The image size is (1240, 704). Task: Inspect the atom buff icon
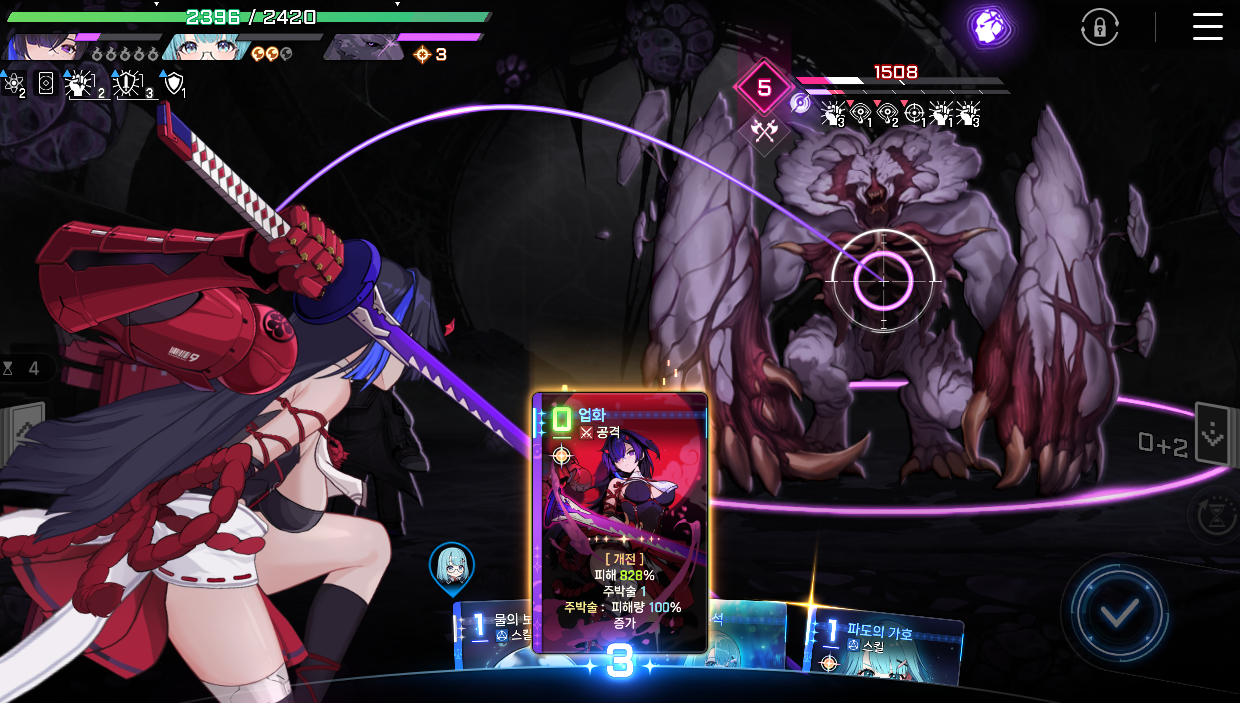point(14,85)
